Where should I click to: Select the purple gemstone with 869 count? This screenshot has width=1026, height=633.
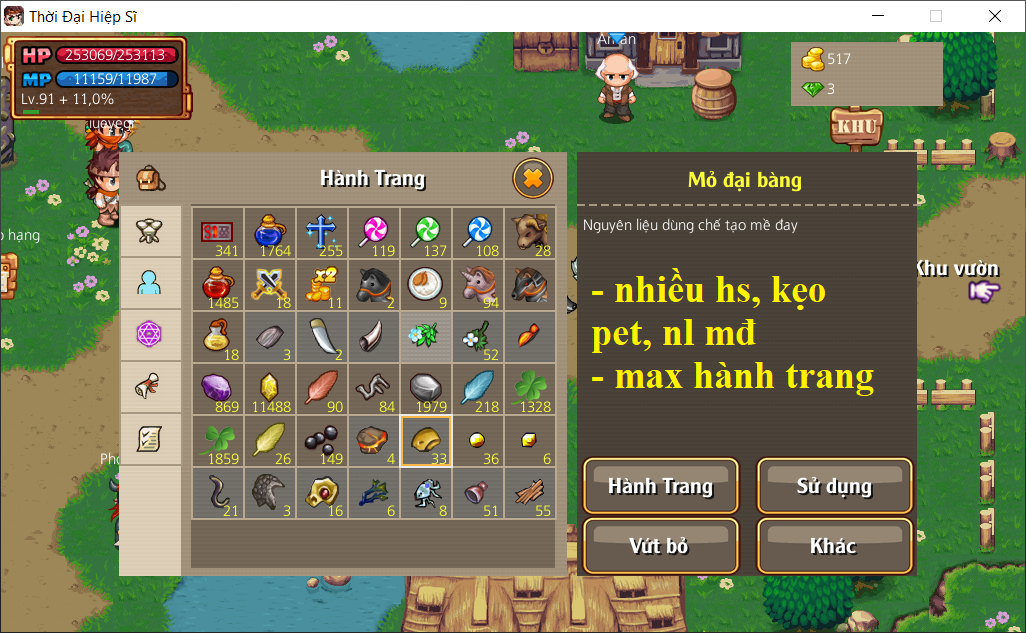coord(217,389)
